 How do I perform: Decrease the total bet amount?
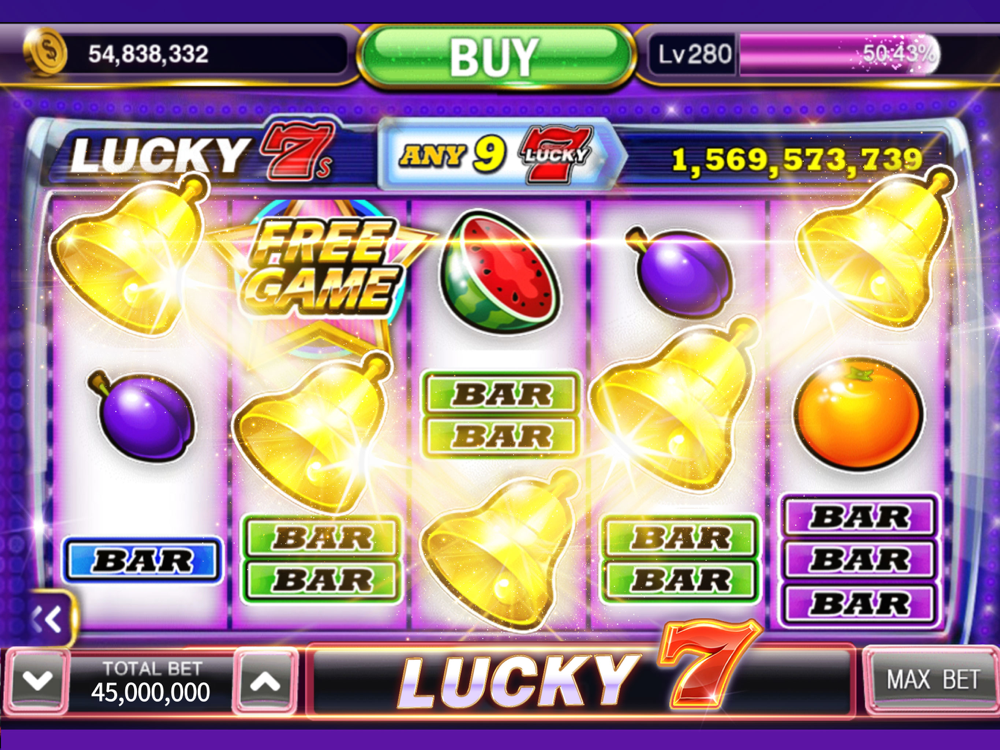37,682
